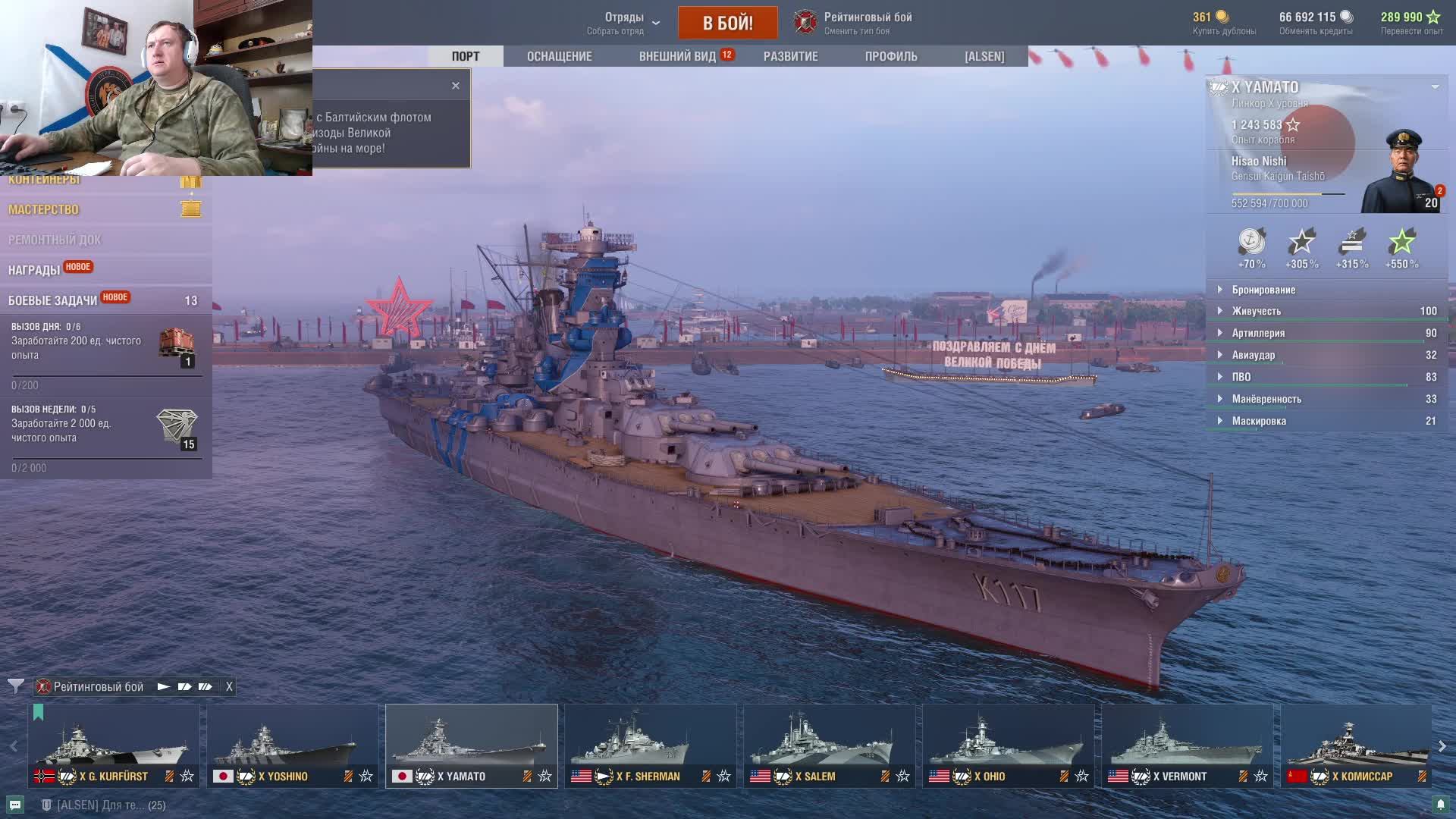1456x819 pixels.
Task: Remove the Рейтинговый бой carousel filter
Action: pos(229,686)
